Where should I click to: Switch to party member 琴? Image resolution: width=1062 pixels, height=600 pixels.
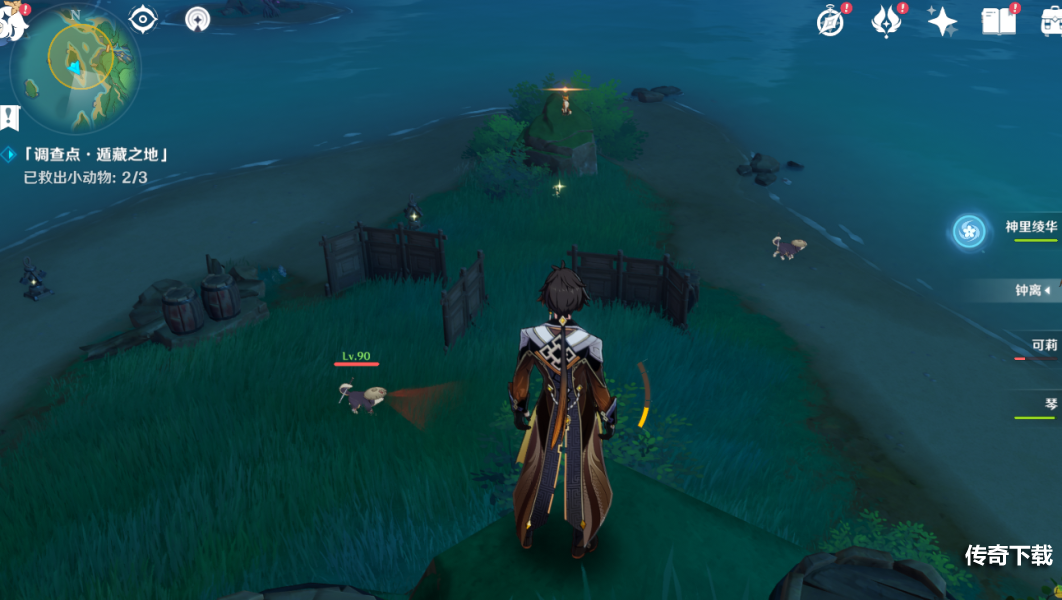(1049, 404)
